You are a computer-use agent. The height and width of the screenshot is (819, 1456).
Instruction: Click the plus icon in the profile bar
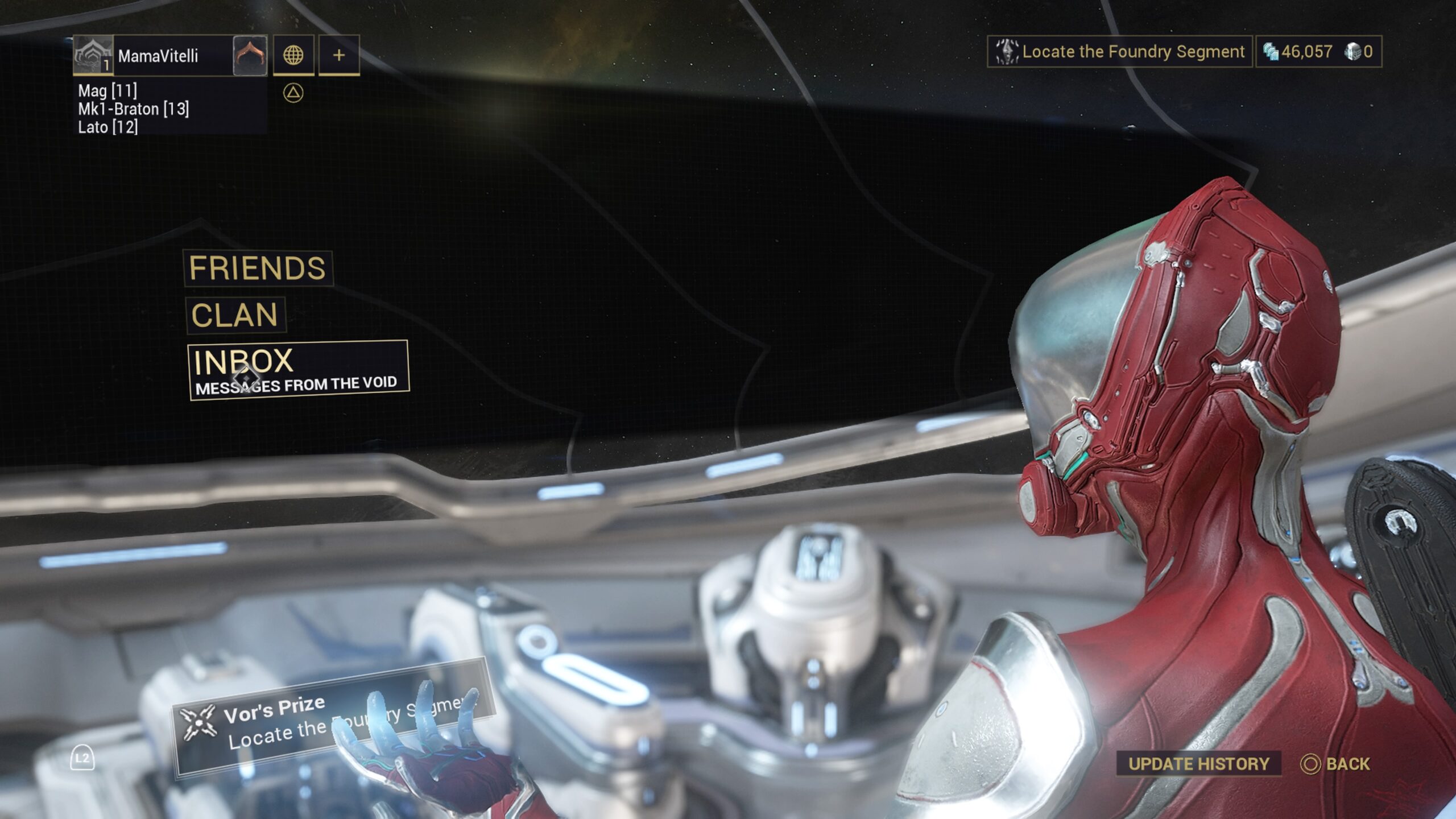pos(339,56)
